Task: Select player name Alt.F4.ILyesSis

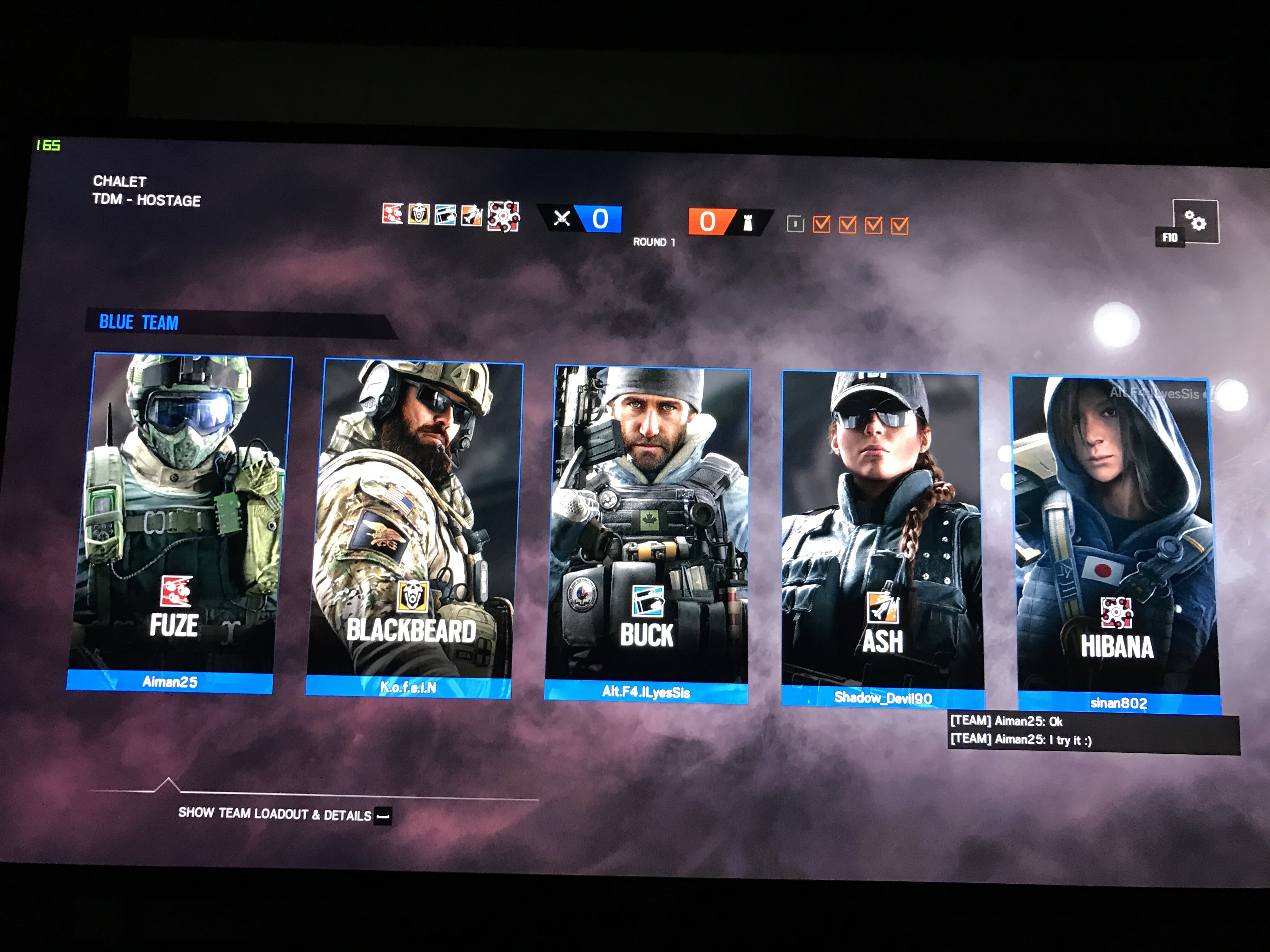Action: [x=646, y=692]
